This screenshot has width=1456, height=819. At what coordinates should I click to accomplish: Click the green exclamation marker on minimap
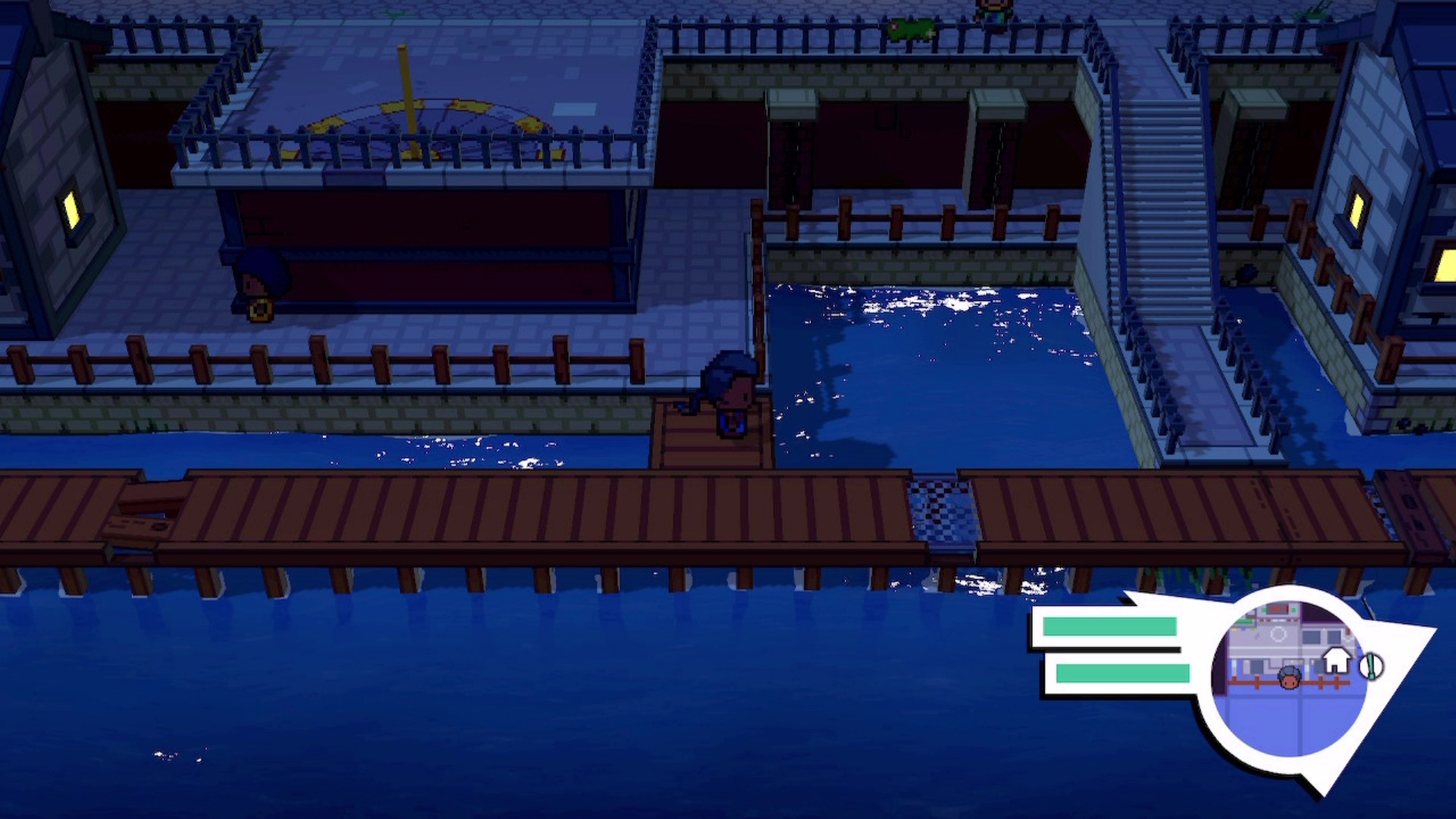[1370, 667]
